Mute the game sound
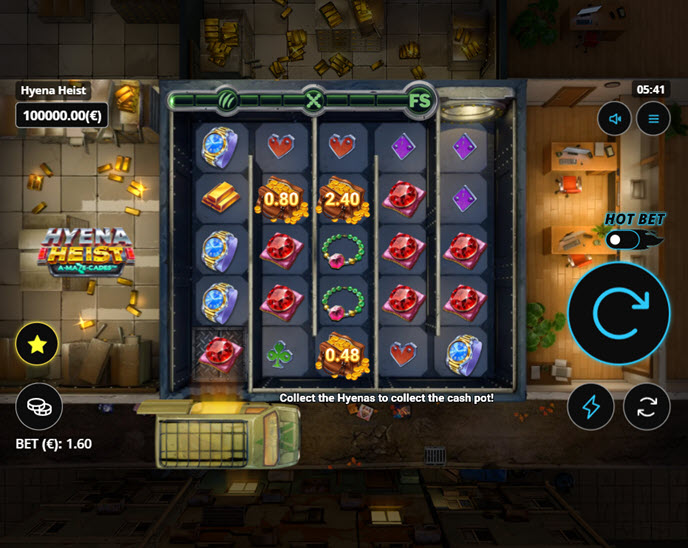Image resolution: width=688 pixels, height=548 pixels. pyautogui.click(x=616, y=119)
